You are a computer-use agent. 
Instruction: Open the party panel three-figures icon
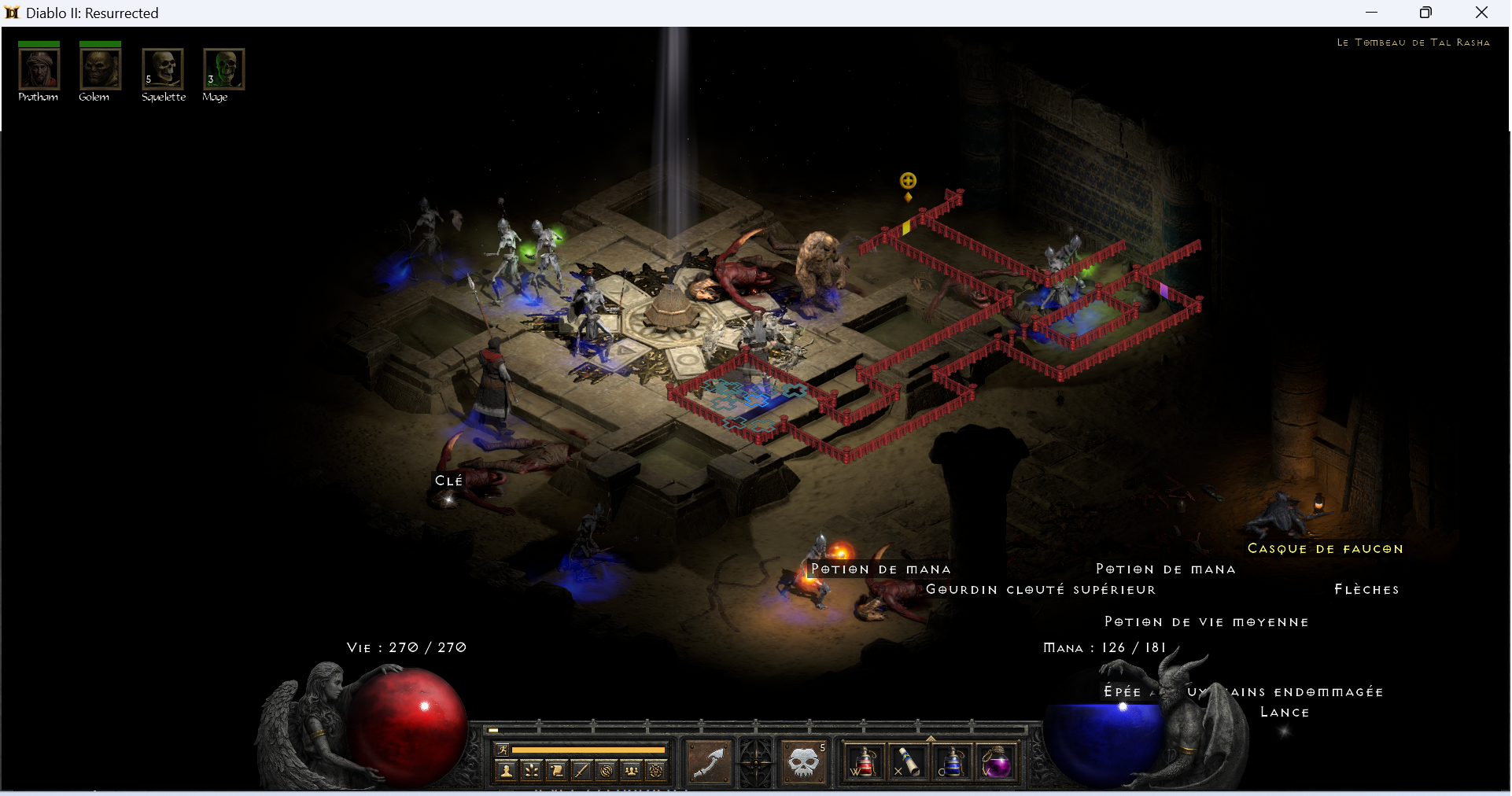click(x=631, y=771)
